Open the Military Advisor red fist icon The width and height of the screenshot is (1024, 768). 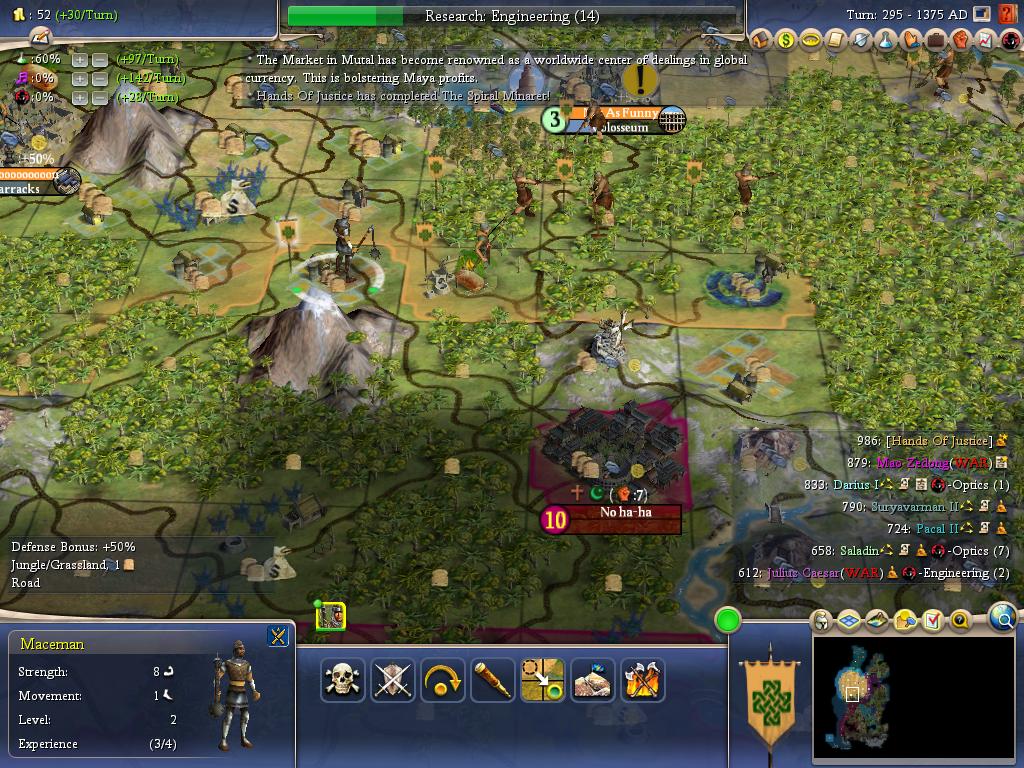(961, 40)
